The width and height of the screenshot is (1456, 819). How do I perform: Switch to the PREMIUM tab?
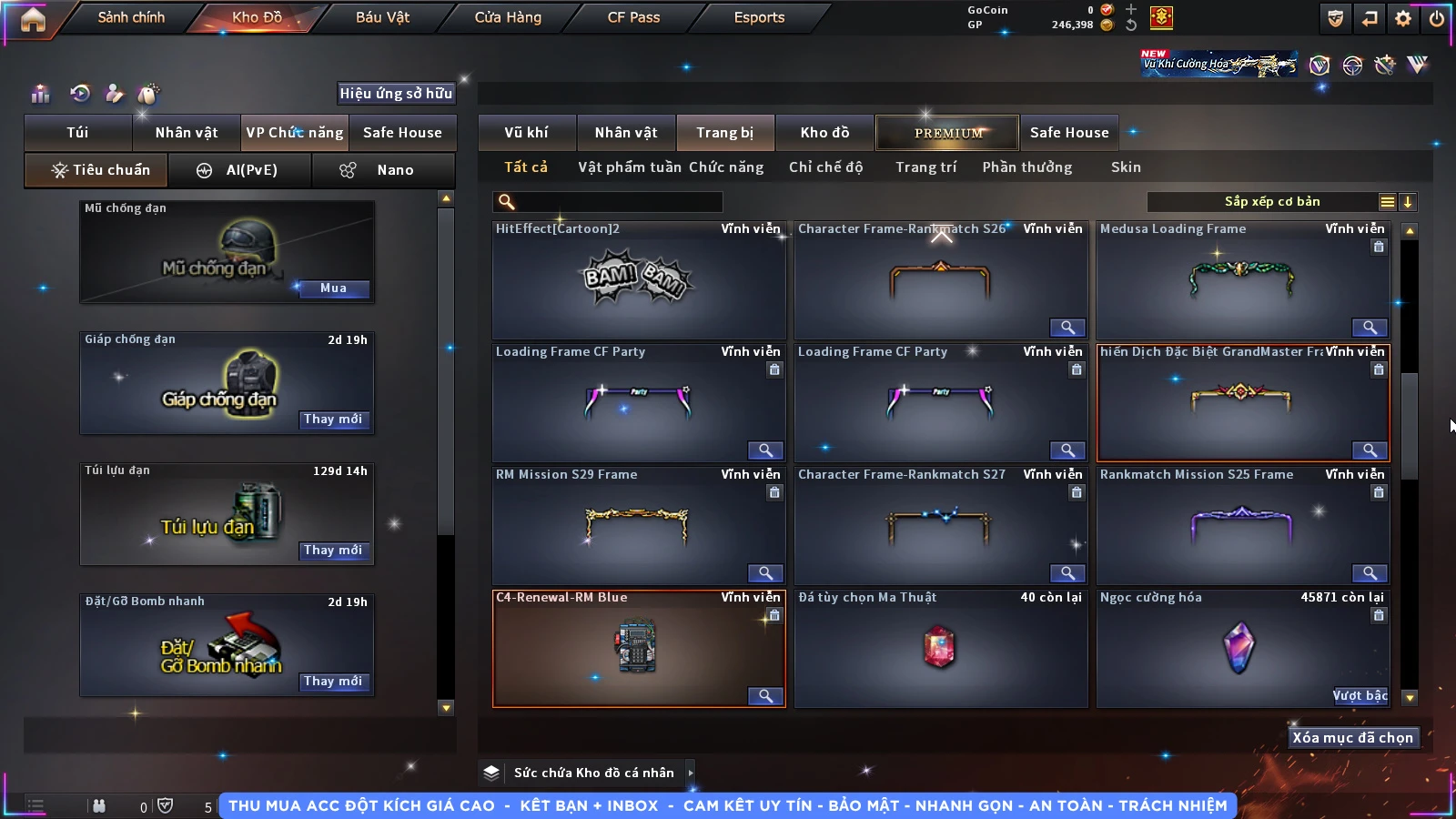(x=947, y=133)
